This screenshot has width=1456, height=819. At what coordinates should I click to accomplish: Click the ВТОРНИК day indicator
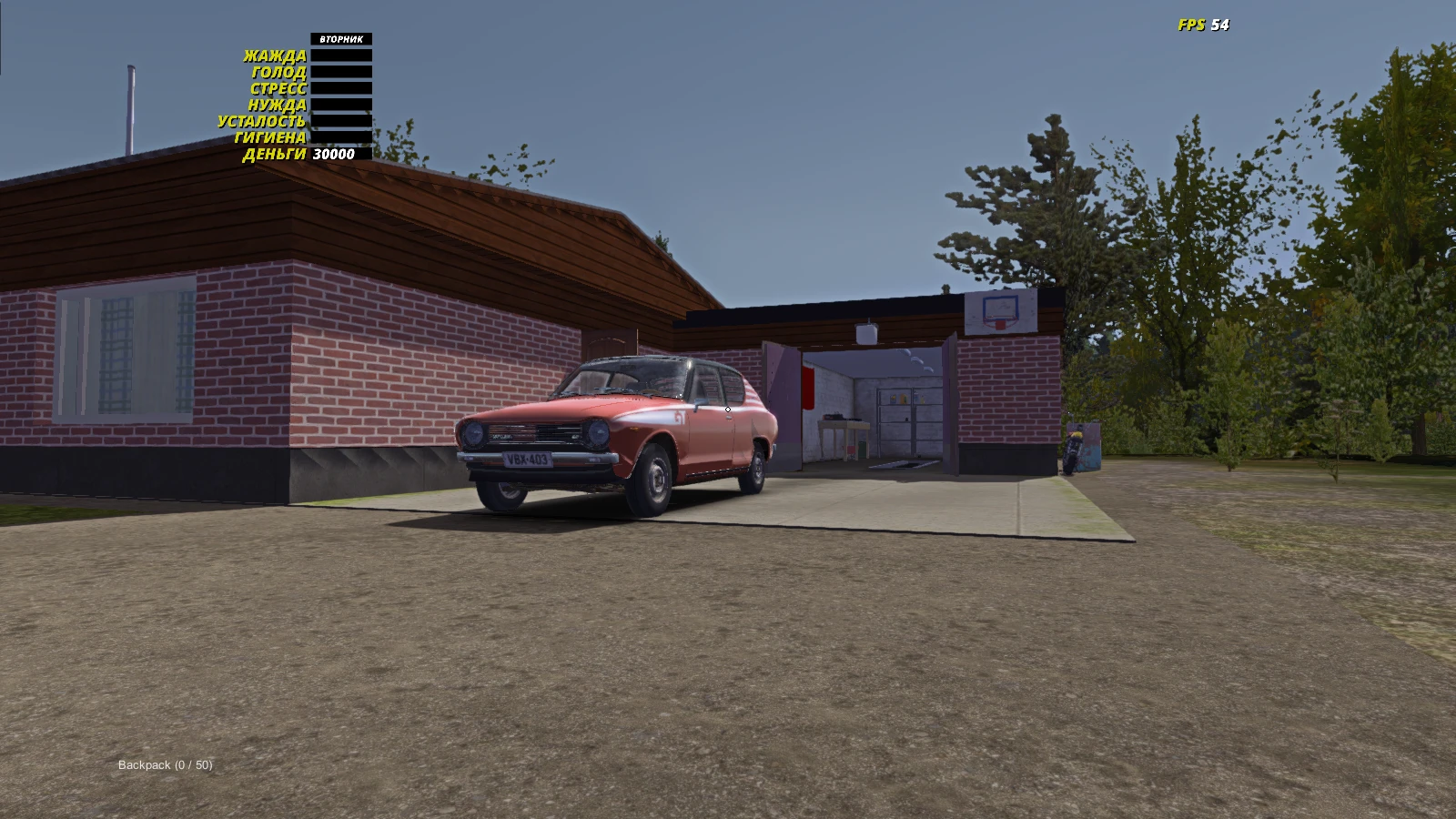(x=341, y=40)
